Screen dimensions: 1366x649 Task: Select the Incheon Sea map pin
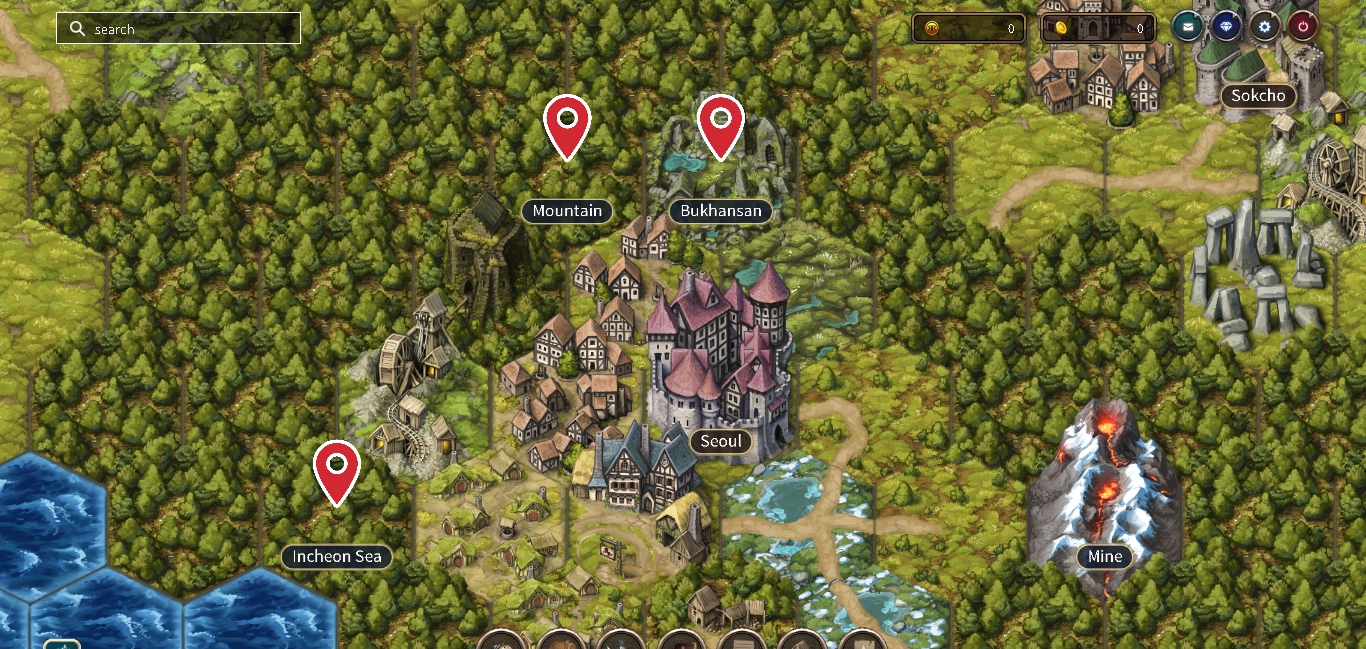click(337, 469)
